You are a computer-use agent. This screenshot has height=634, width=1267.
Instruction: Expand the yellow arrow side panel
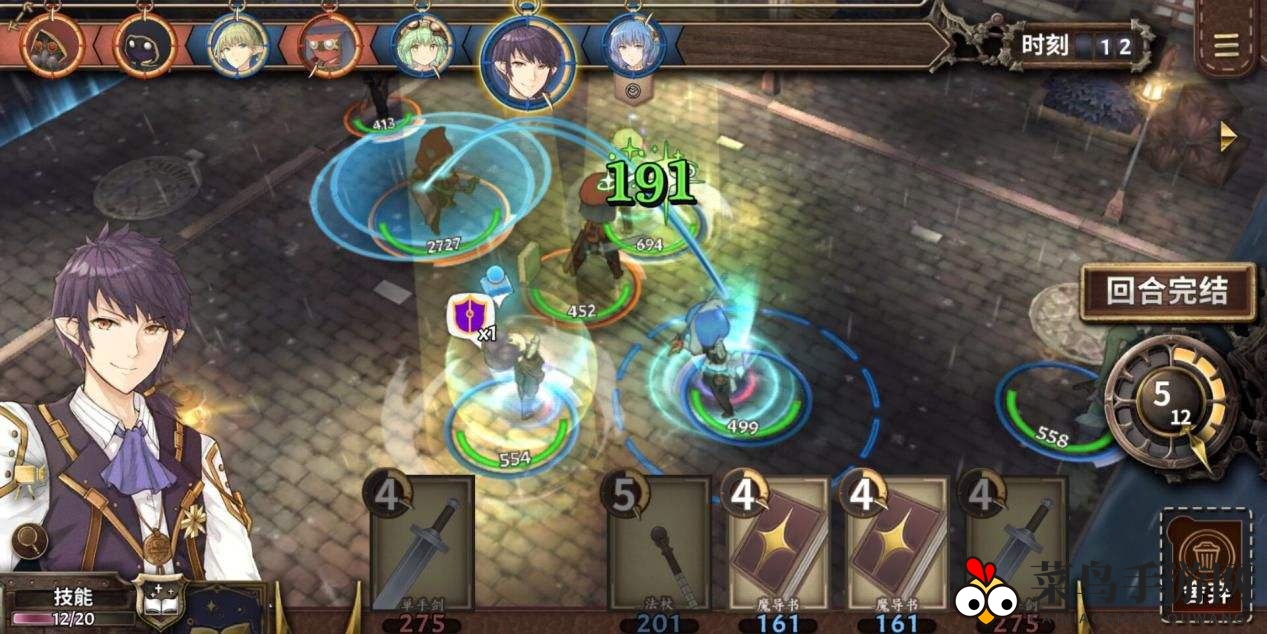[1229, 137]
